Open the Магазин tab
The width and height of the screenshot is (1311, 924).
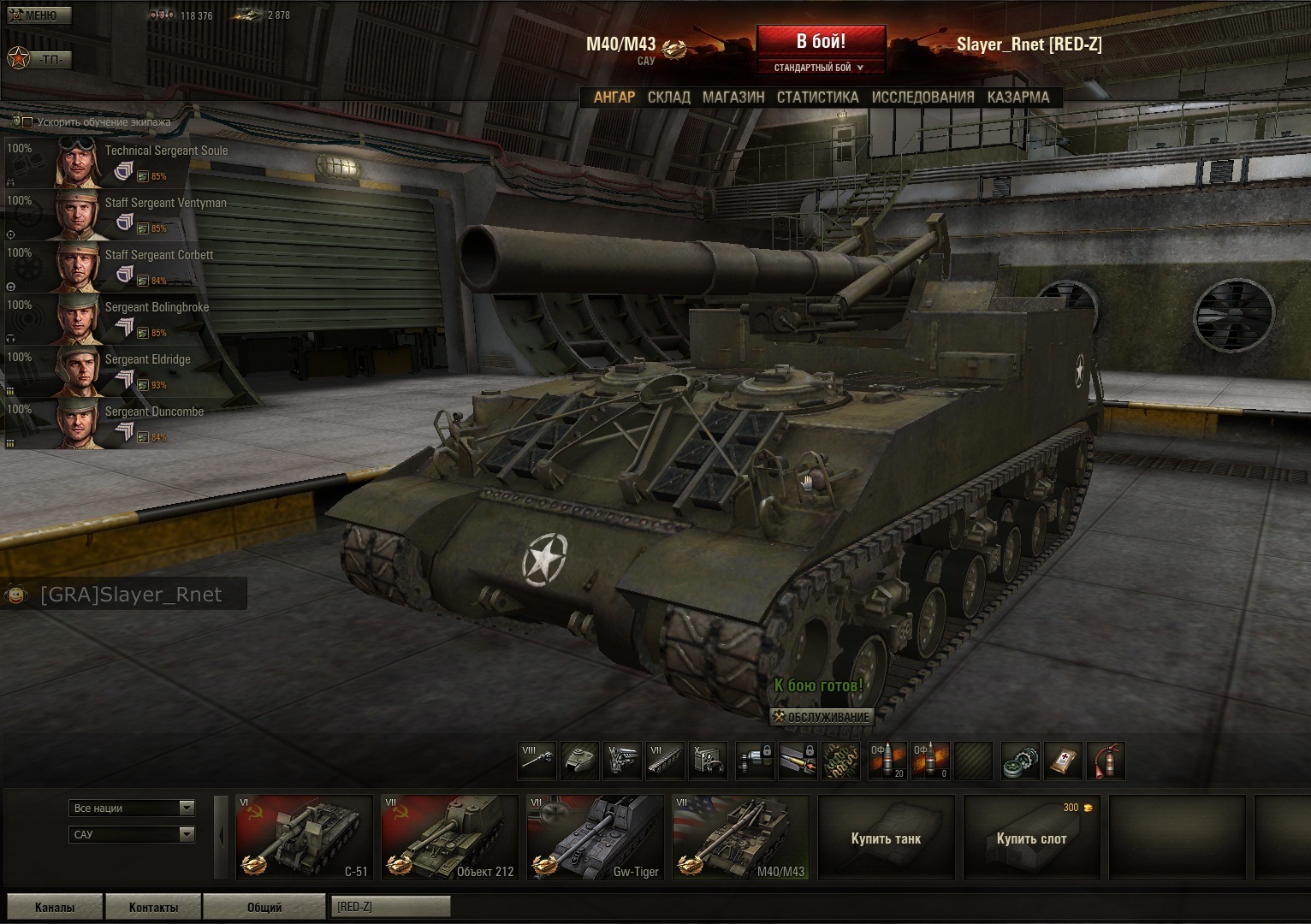pos(733,98)
